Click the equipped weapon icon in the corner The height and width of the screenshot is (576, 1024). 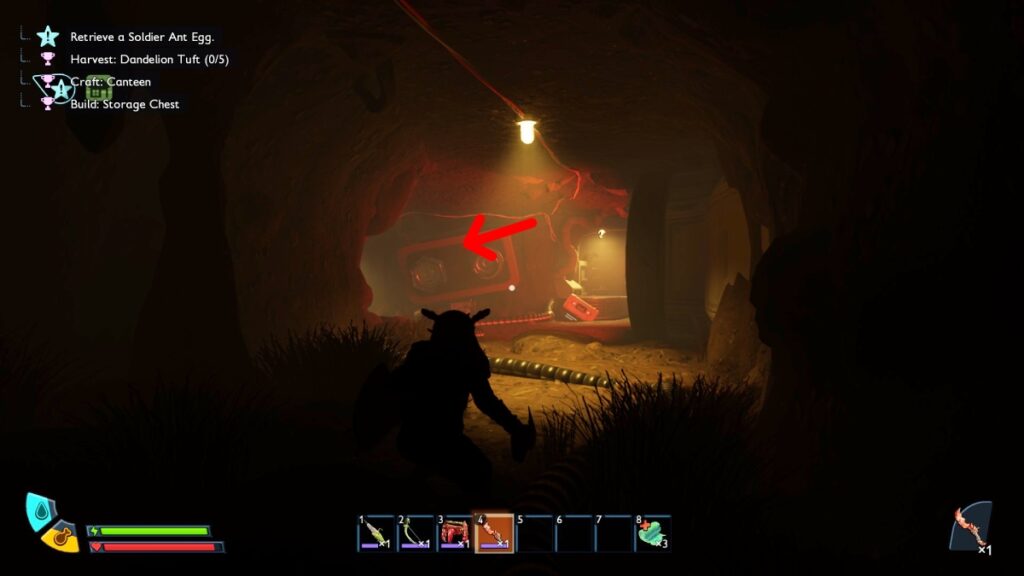pyautogui.click(x=971, y=528)
